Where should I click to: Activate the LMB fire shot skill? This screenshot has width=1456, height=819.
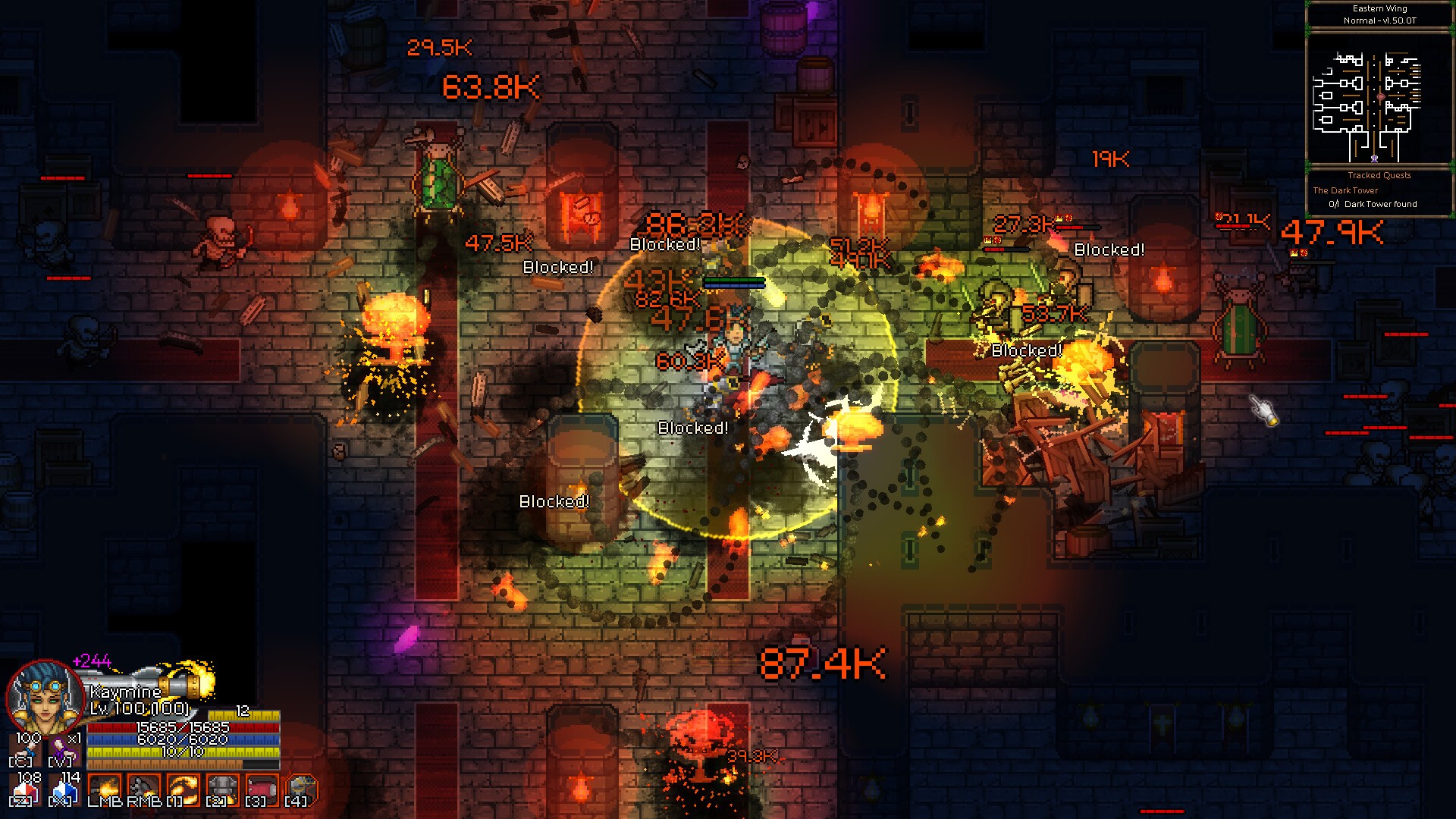104,789
